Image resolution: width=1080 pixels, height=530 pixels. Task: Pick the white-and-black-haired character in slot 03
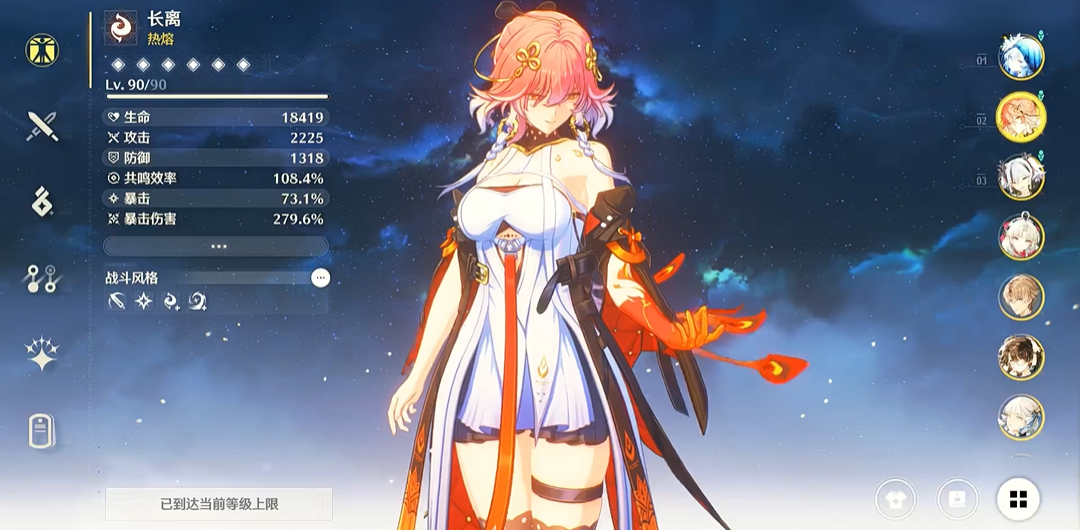point(1021,176)
